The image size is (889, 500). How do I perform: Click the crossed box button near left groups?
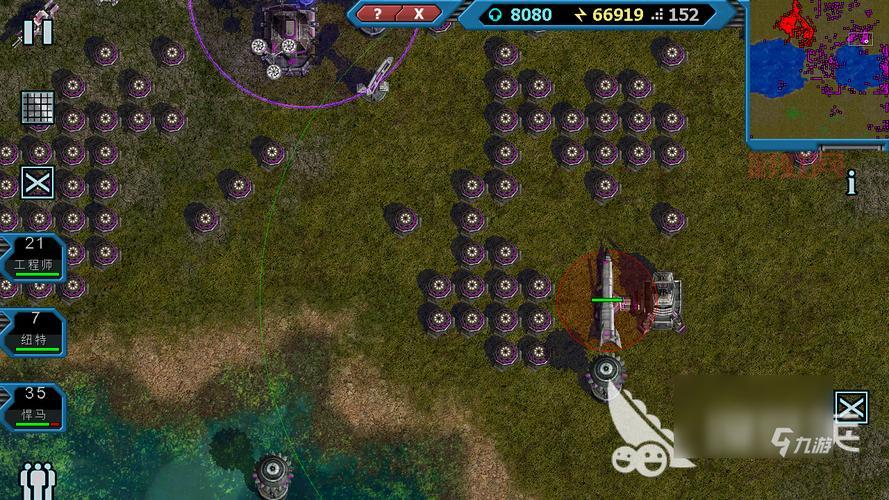point(38,182)
